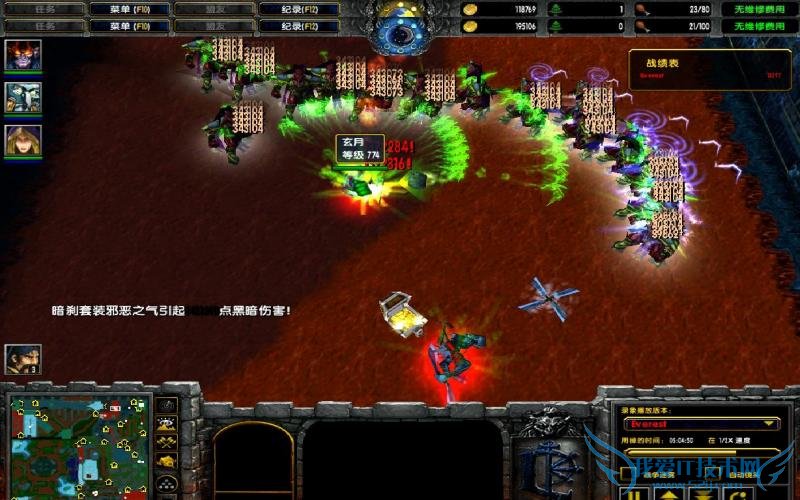Image resolution: width=800 pixels, height=500 pixels.
Task: Select the red-faced demon hero portrait
Action: (x=23, y=55)
